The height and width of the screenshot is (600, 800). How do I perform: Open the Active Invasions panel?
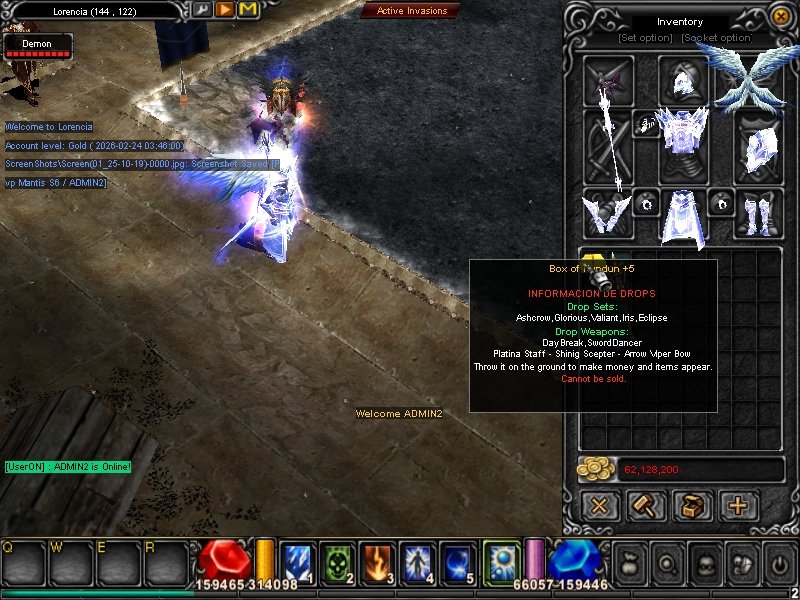coord(412,11)
